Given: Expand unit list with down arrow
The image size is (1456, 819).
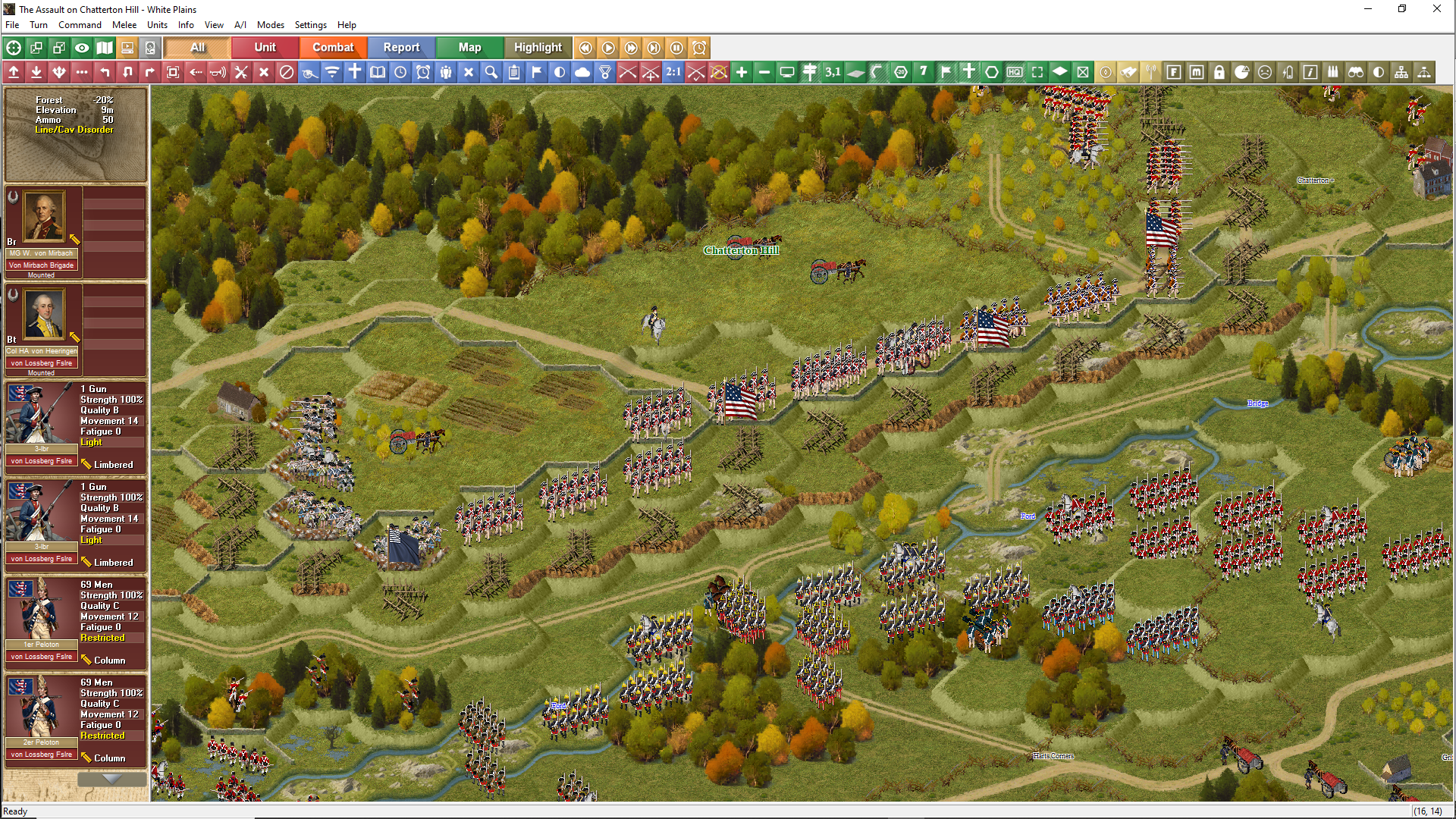Looking at the screenshot, I should [111, 779].
